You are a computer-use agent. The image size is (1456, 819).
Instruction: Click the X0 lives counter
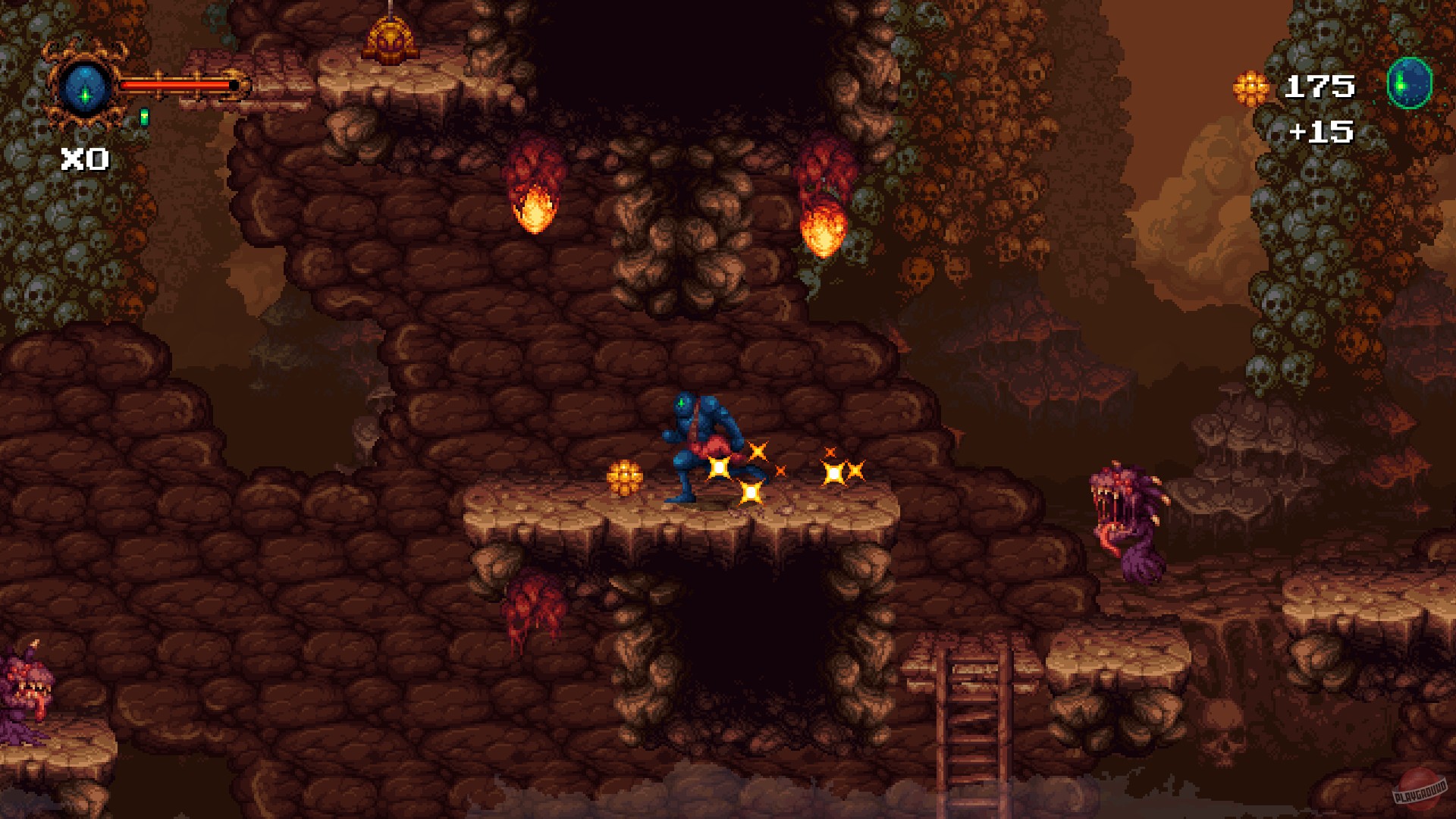pyautogui.click(x=85, y=159)
